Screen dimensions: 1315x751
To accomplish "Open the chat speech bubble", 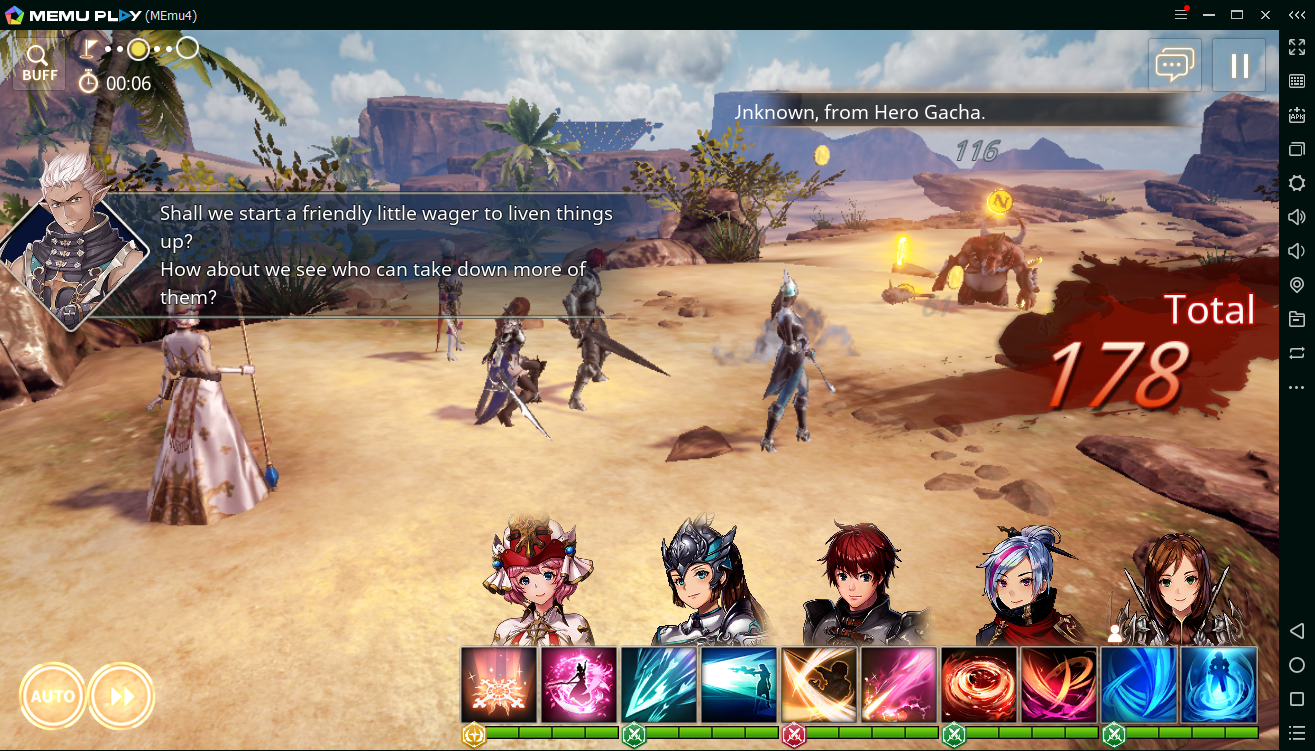I will click(1175, 65).
